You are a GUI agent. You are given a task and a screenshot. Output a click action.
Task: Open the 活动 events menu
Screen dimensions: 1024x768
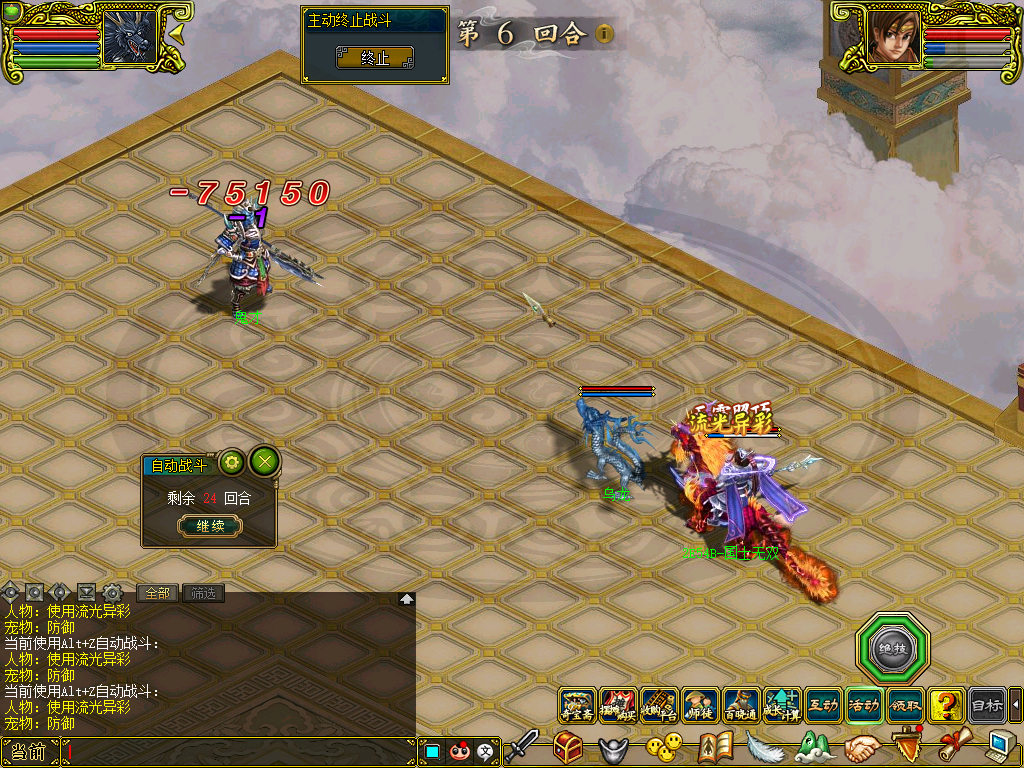point(864,706)
